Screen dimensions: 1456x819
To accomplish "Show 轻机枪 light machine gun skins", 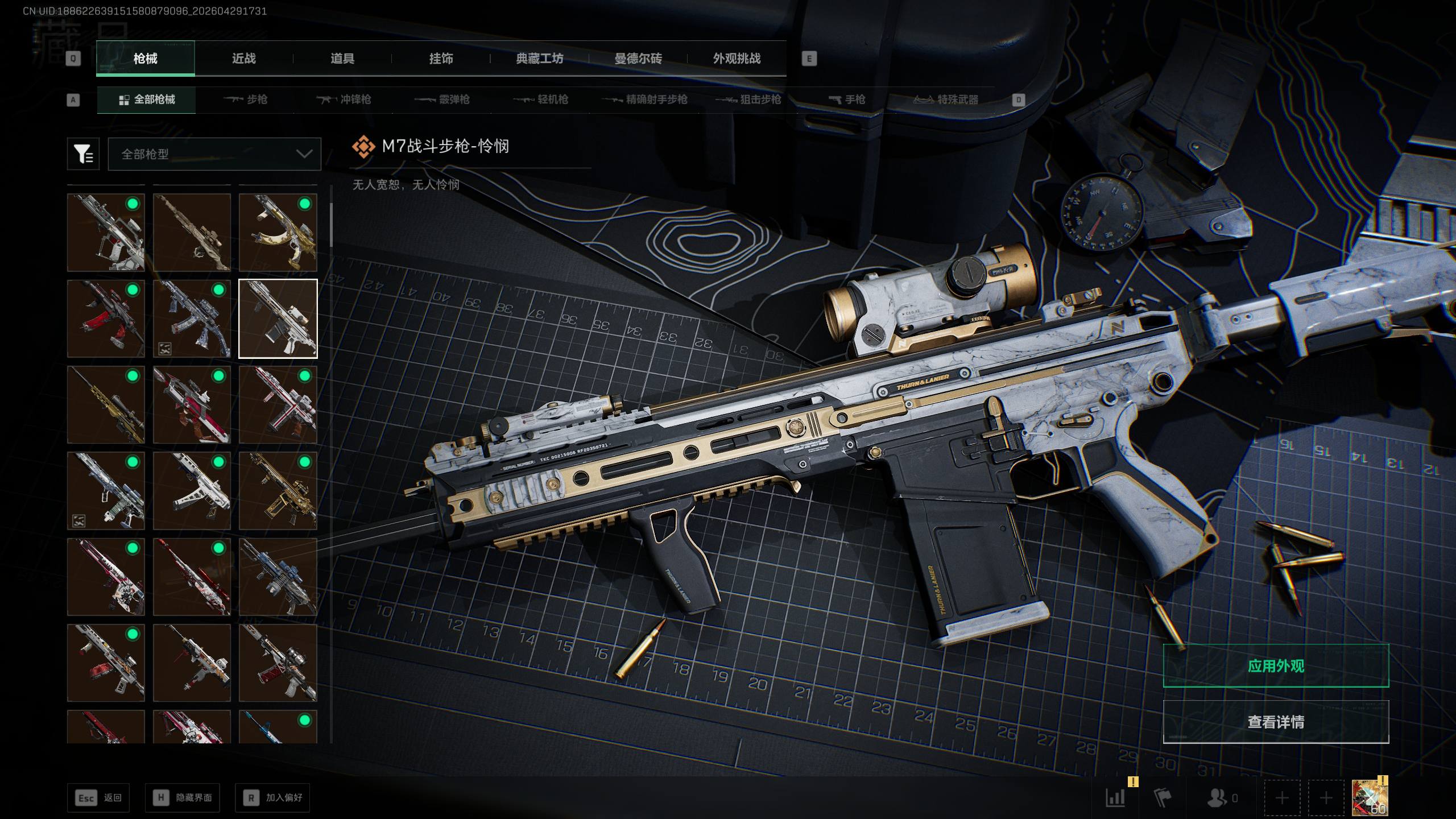I will click(x=541, y=100).
